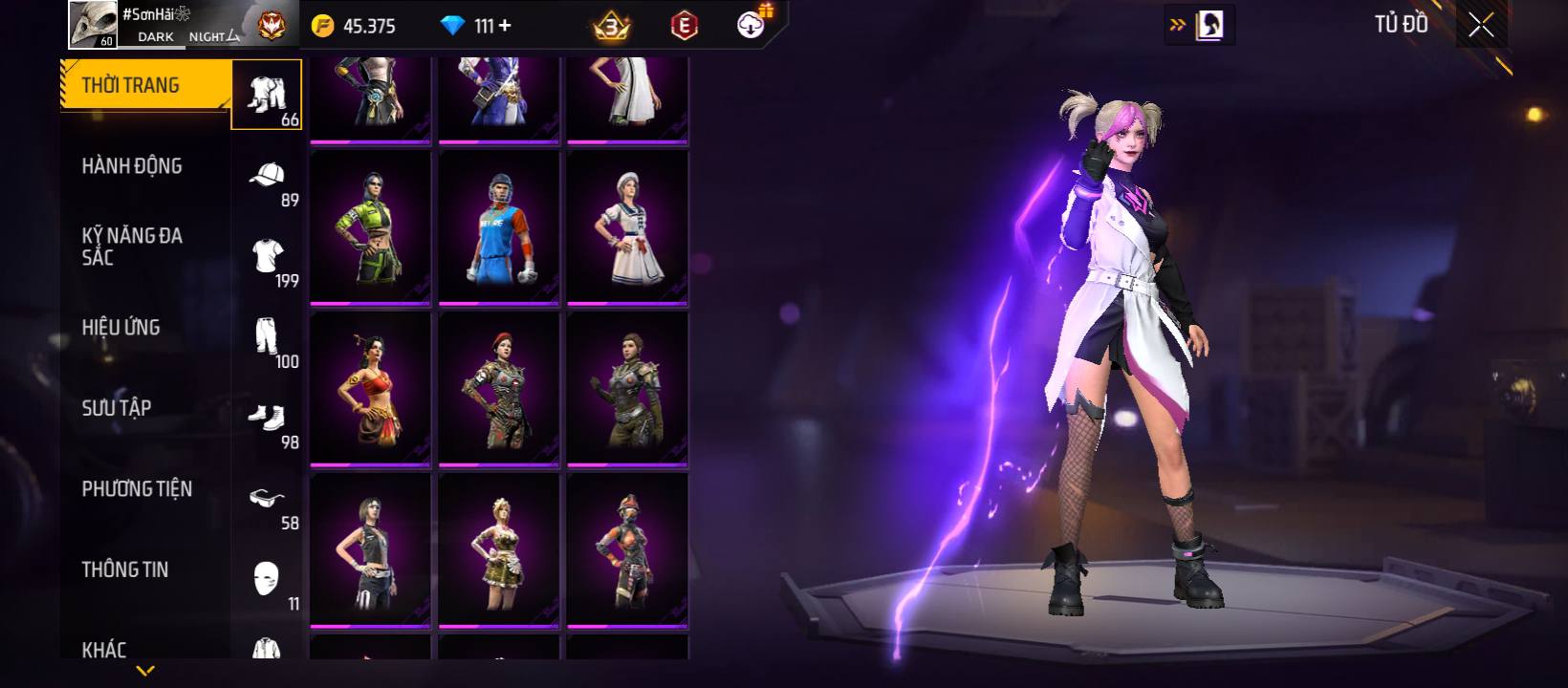Viewport: 1568px width, 688px height.
Task: Open the HIỆU ỨNG section
Action: 121,328
